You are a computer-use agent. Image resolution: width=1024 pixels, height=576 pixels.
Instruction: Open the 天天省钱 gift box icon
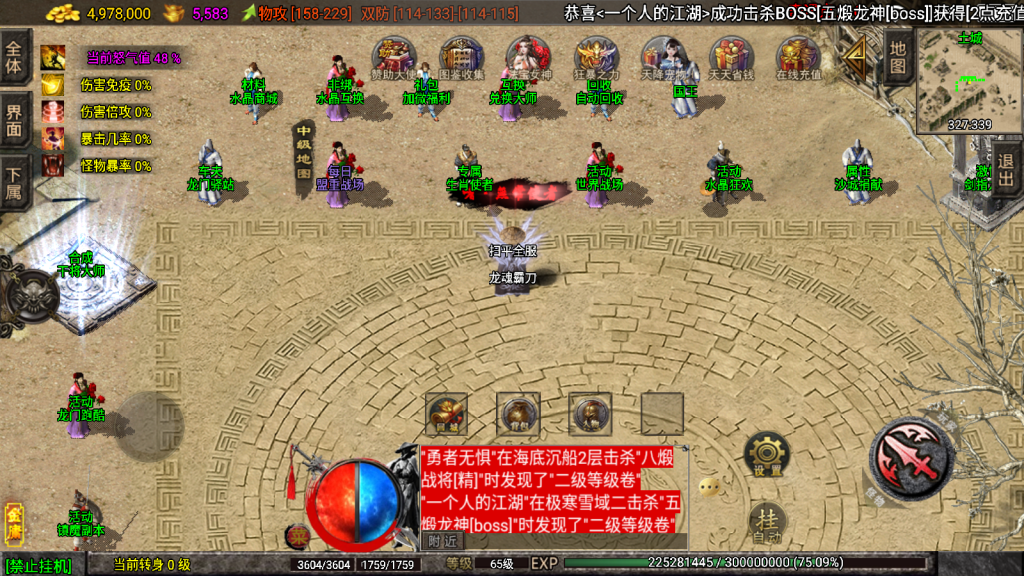731,58
